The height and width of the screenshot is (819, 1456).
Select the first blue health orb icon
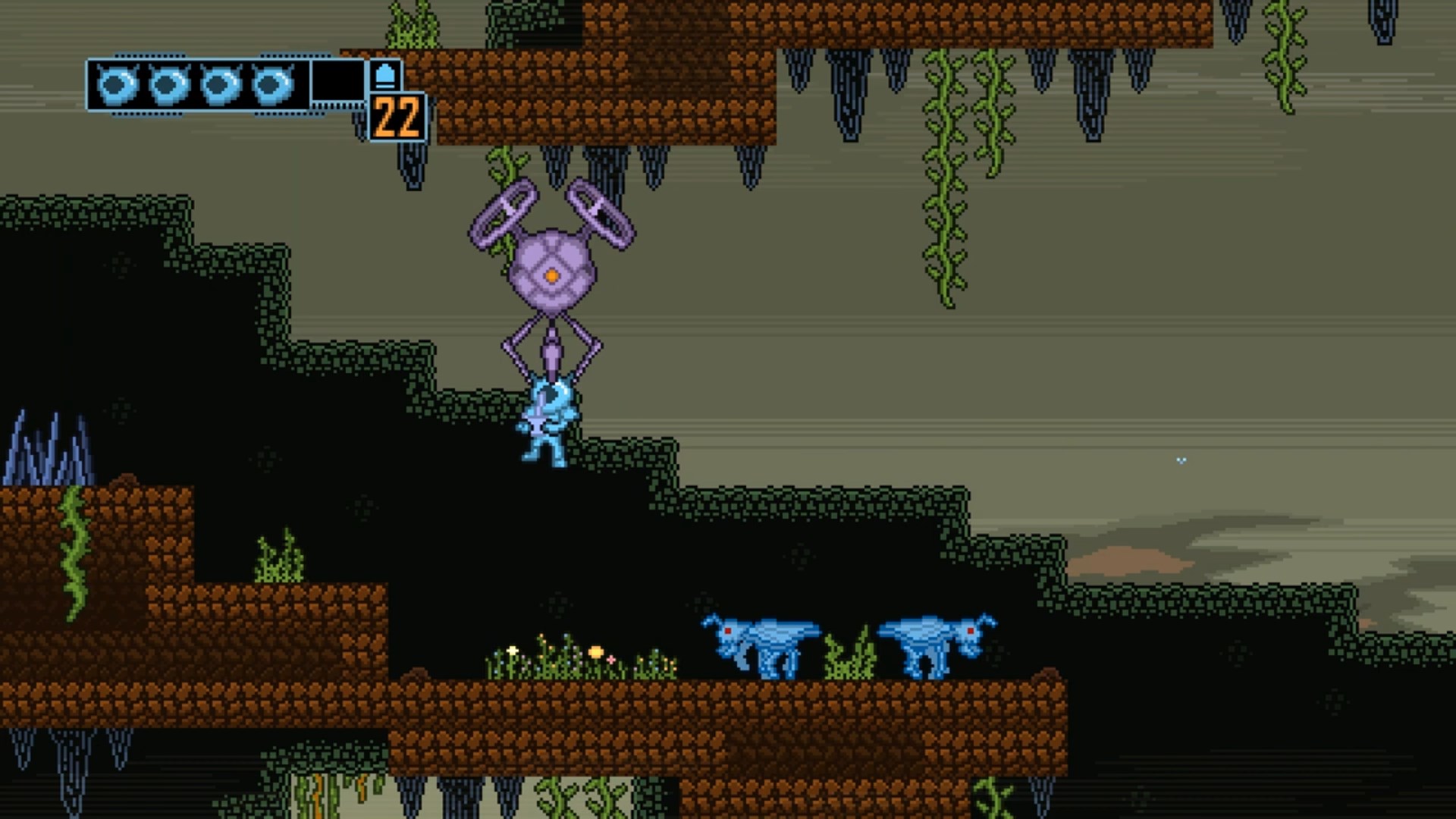point(117,86)
